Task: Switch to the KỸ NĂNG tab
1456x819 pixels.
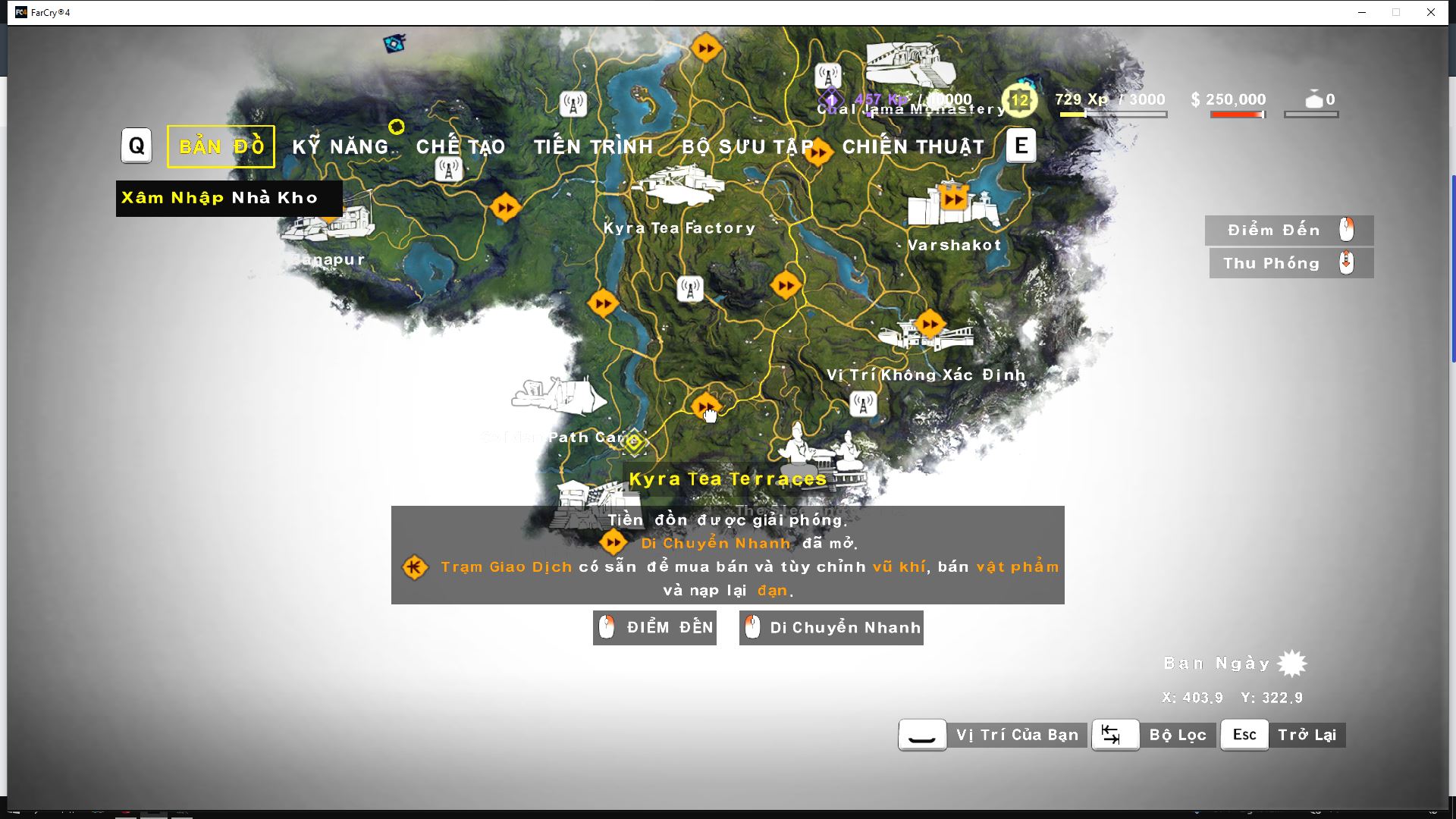Action: 341,146
